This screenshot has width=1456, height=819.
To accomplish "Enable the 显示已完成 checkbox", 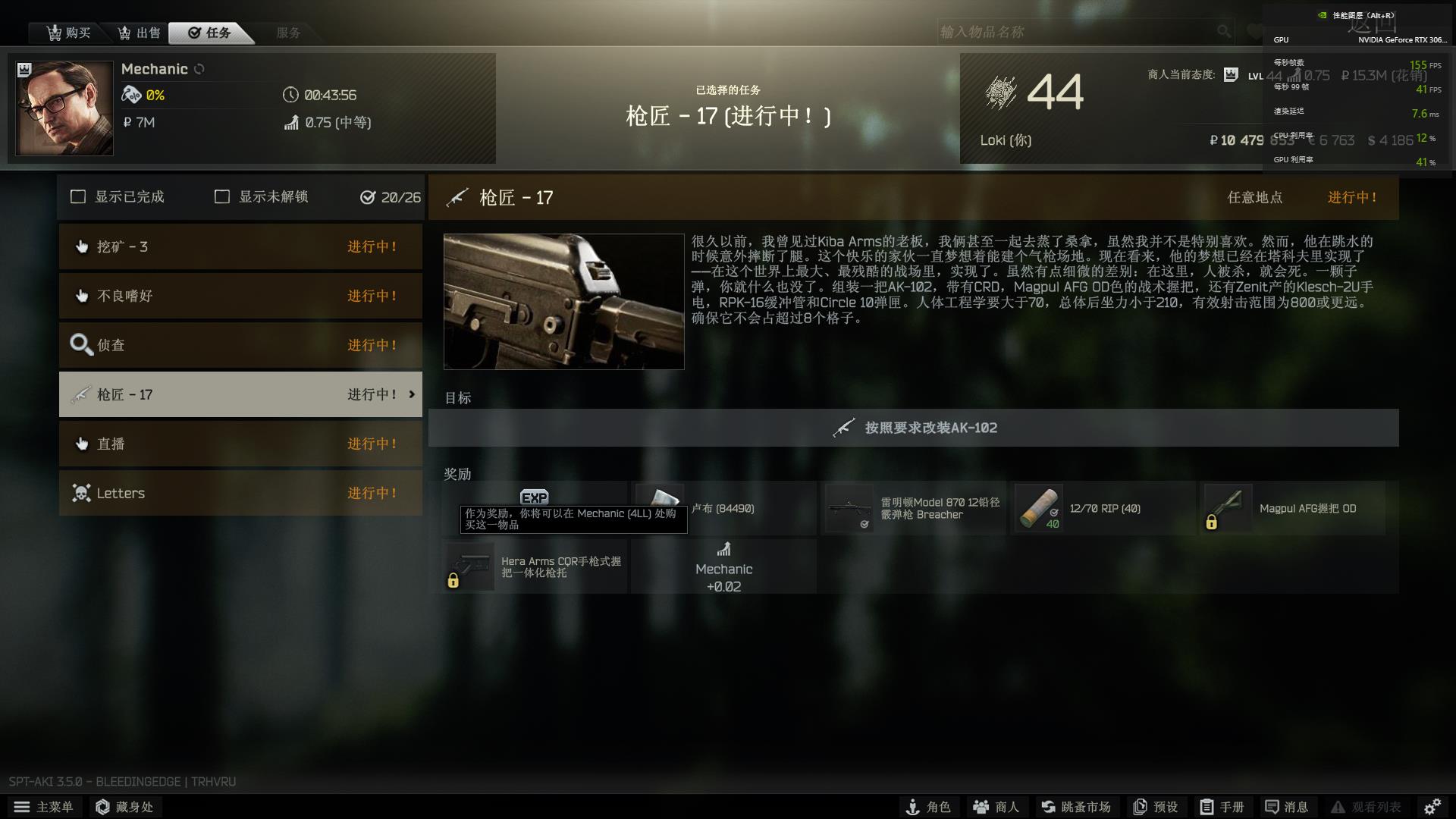I will 78,196.
